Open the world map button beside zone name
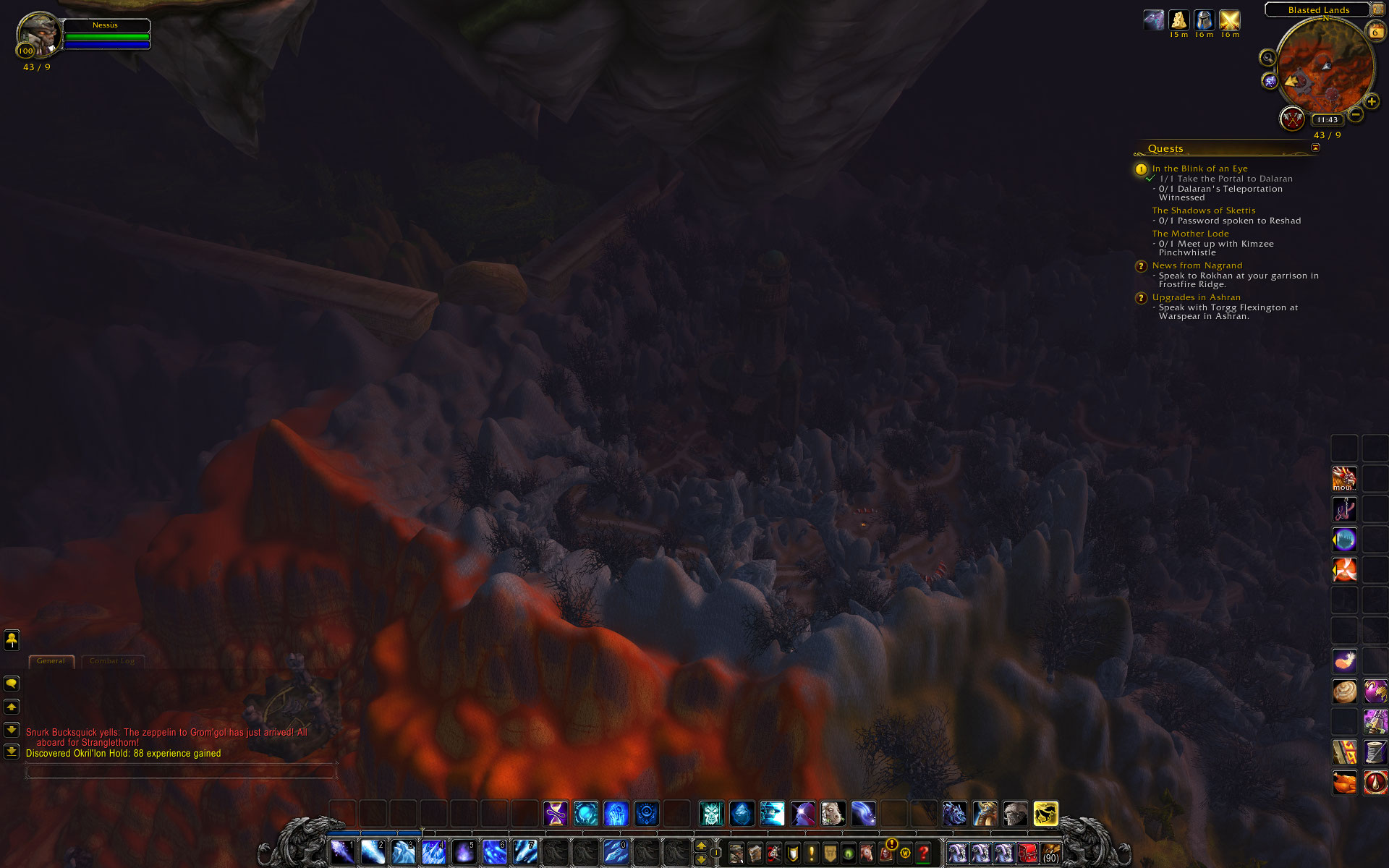This screenshot has height=868, width=1389. click(x=1377, y=9)
